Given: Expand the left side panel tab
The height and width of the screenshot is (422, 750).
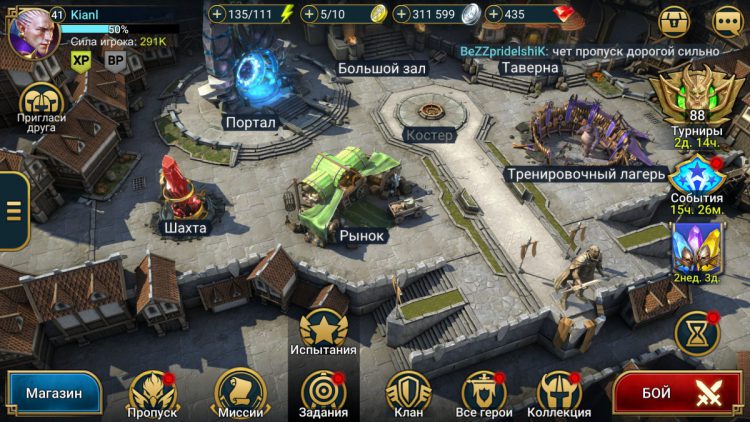Looking at the screenshot, I should (x=13, y=210).
